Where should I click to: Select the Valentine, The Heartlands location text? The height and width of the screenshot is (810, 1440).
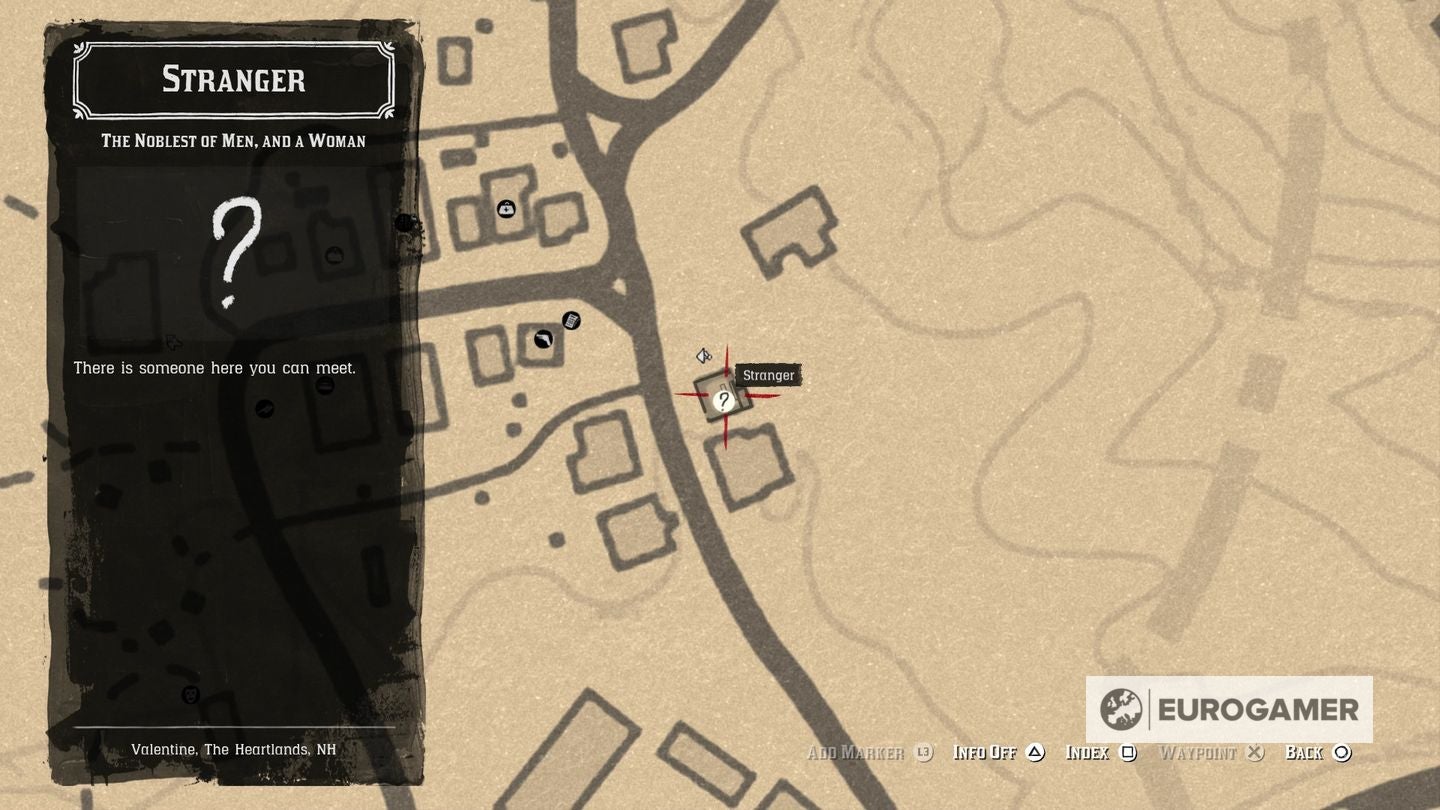(x=233, y=749)
